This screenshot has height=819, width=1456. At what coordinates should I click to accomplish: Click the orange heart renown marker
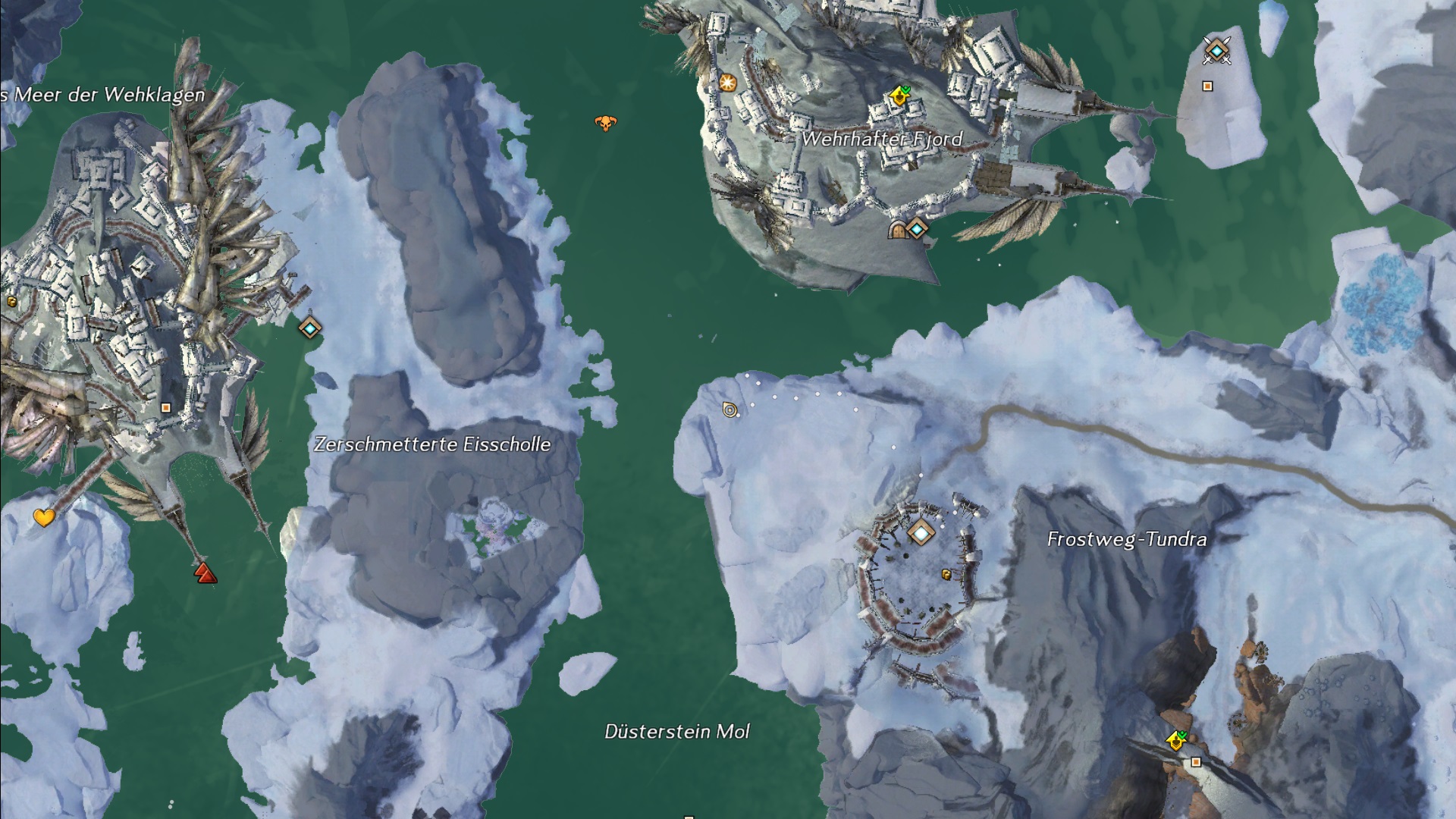pos(44,518)
